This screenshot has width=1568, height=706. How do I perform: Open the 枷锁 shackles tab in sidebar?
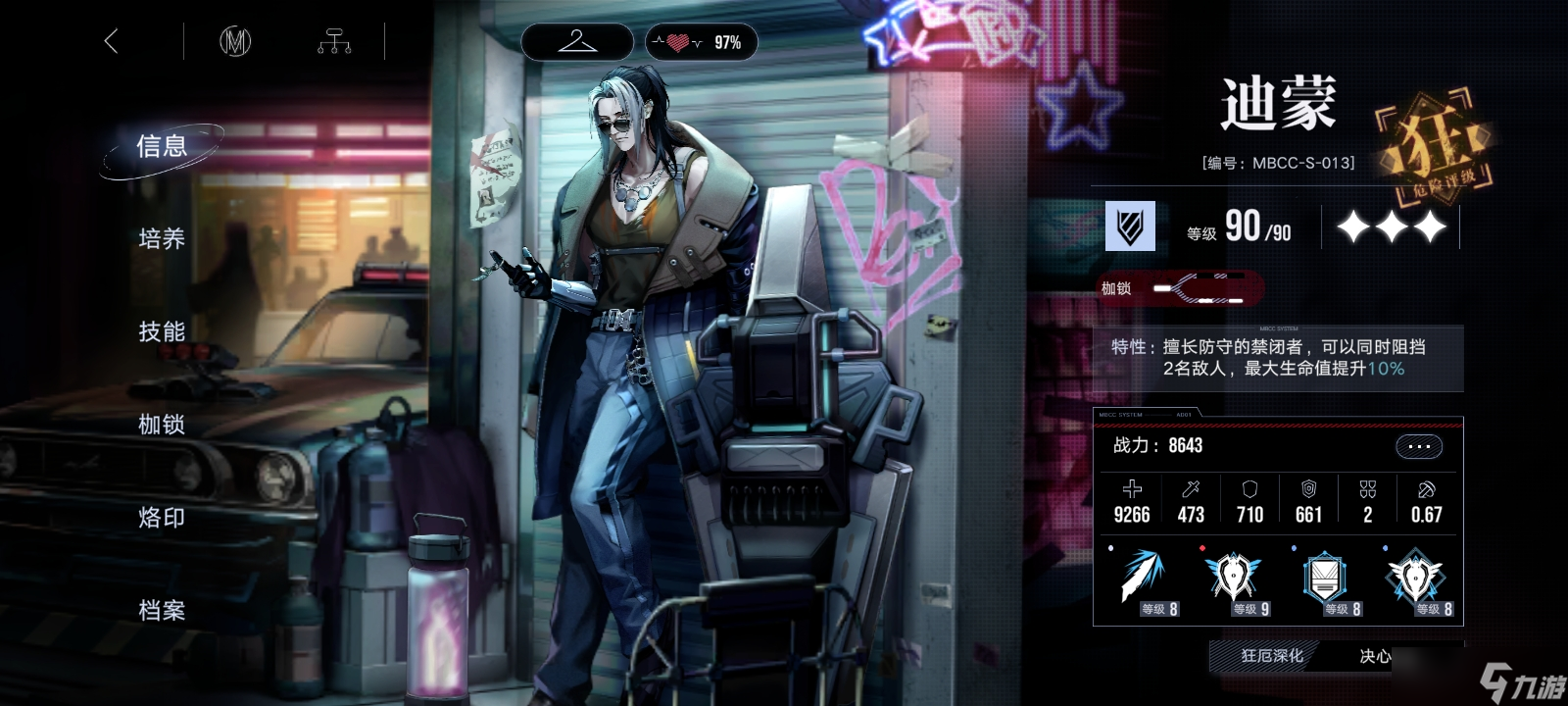coord(162,425)
